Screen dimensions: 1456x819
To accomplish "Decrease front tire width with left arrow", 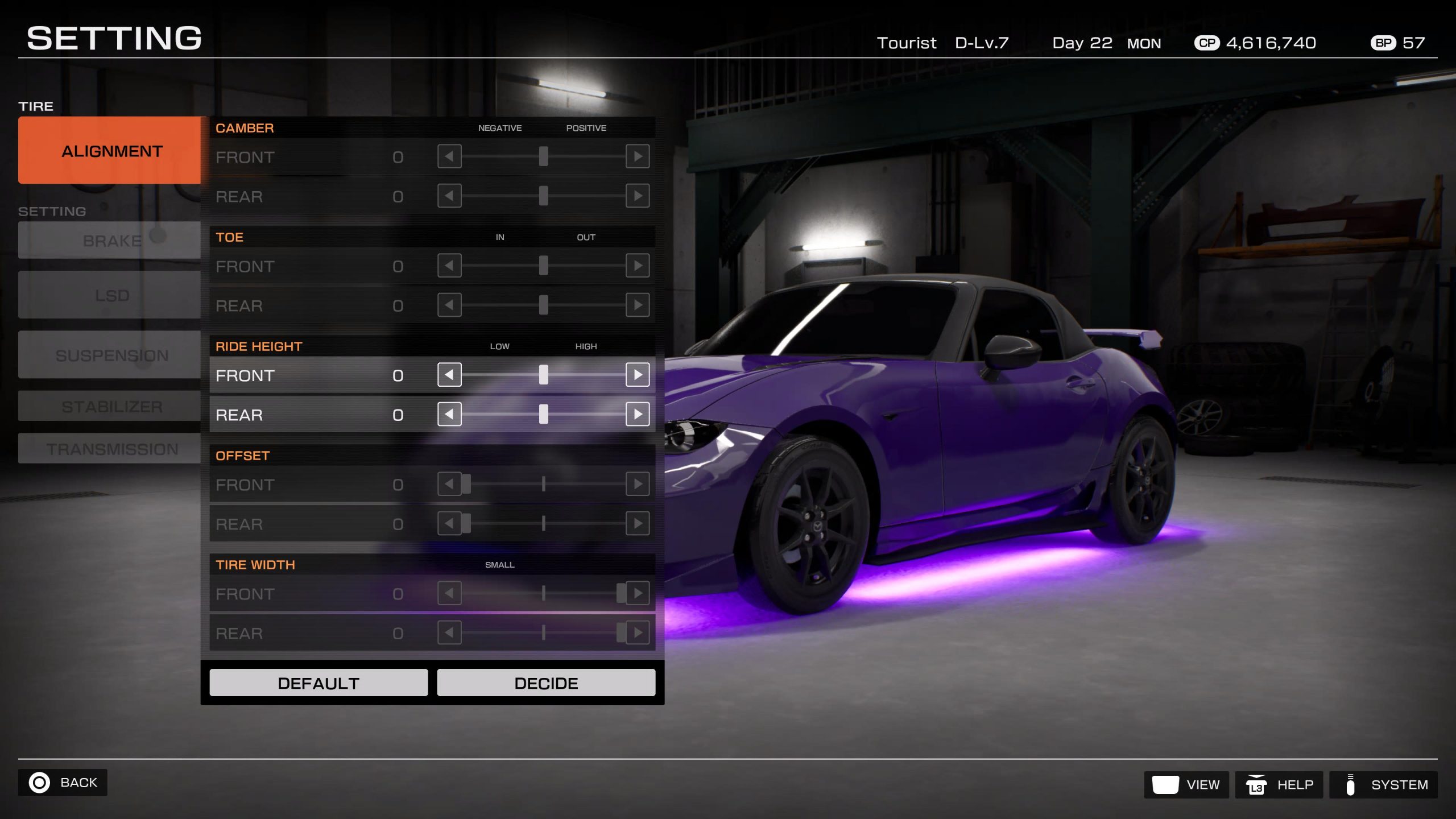I will (449, 593).
